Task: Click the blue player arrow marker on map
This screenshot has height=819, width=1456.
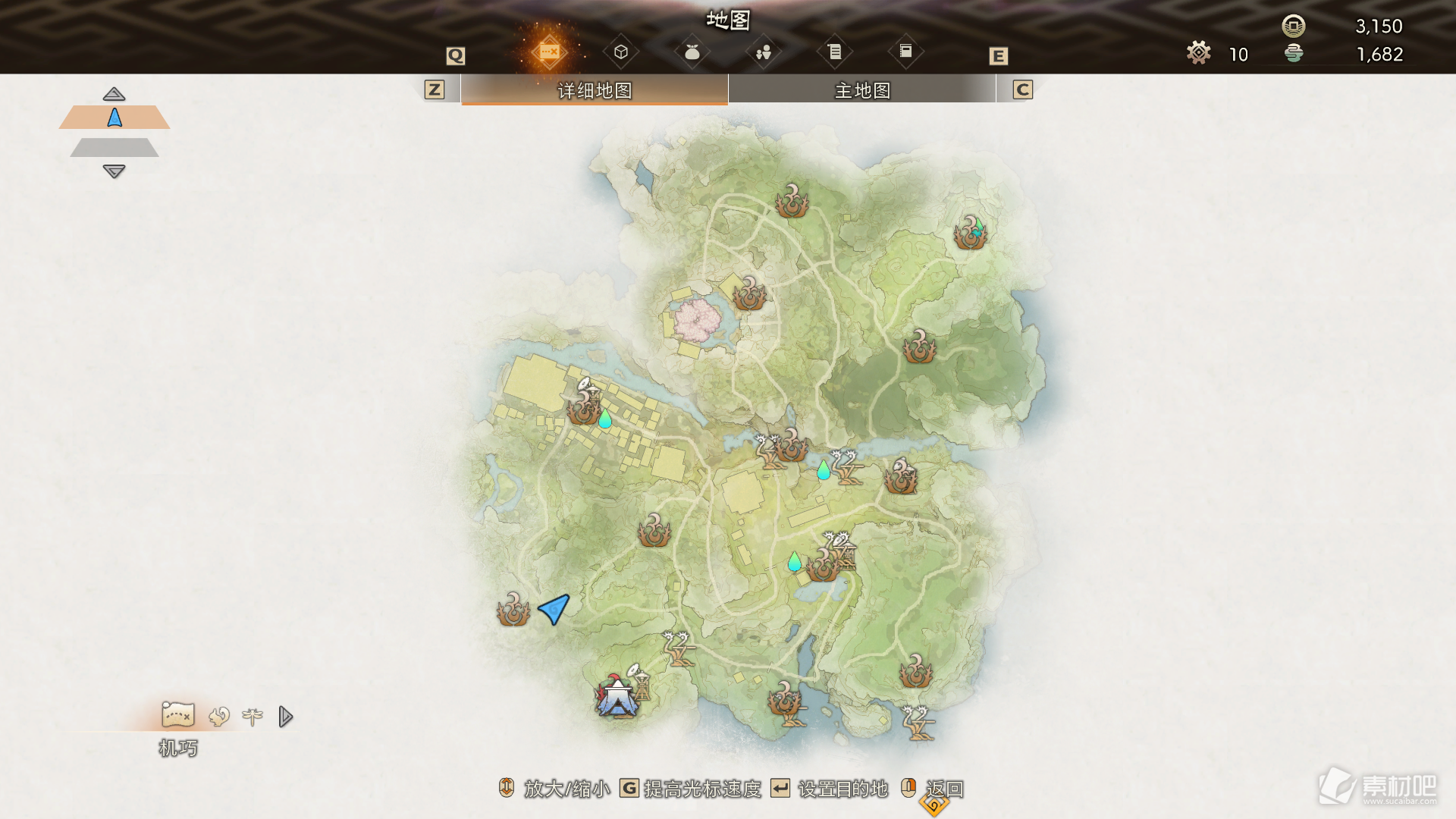Action: 555,608
